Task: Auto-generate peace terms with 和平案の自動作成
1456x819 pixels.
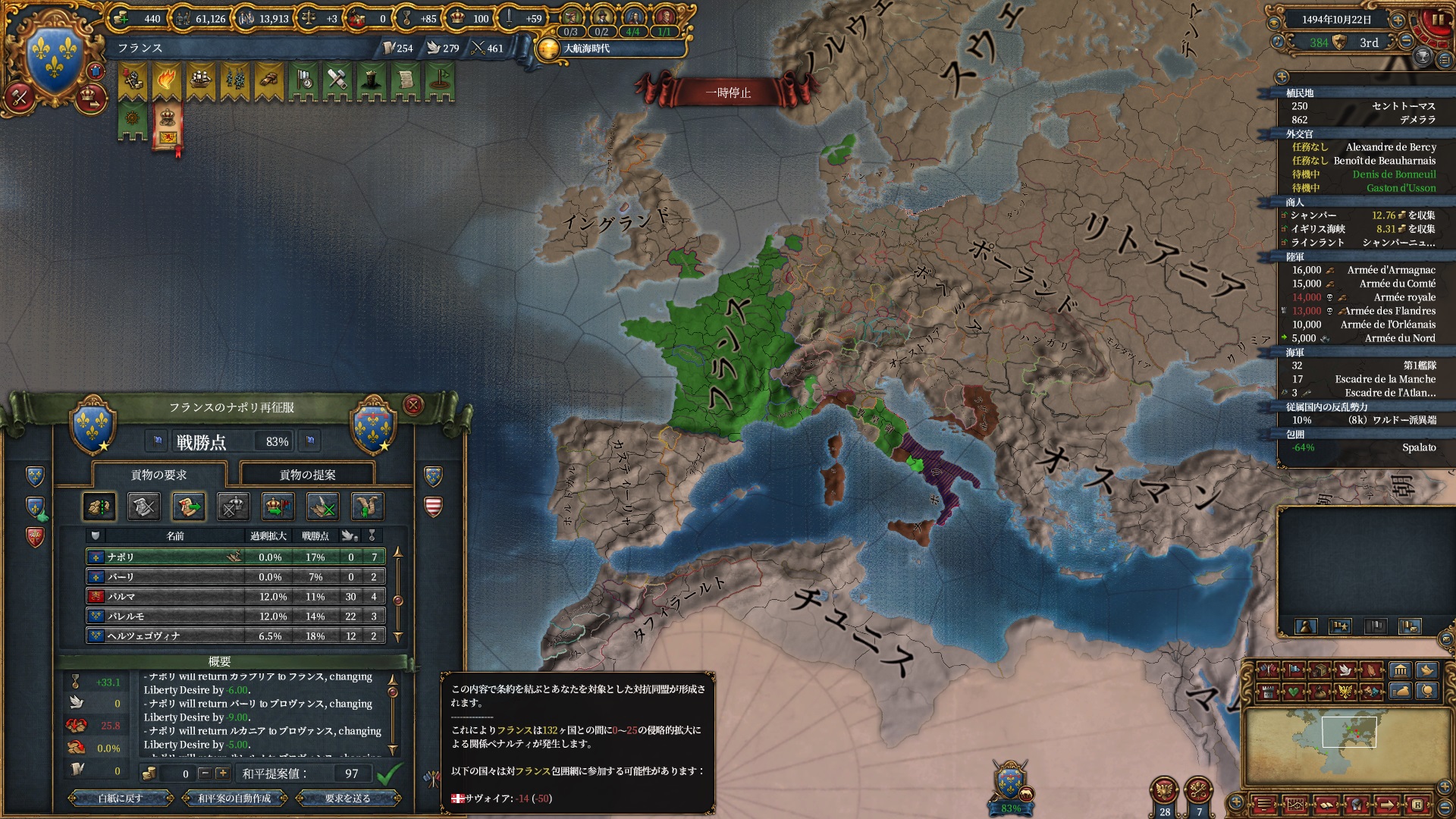Action: click(x=234, y=798)
